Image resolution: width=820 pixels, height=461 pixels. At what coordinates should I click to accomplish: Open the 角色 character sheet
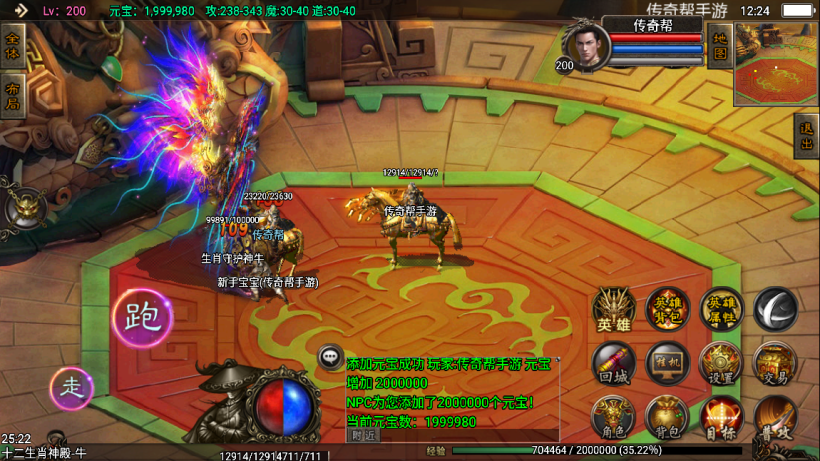[x=613, y=417]
